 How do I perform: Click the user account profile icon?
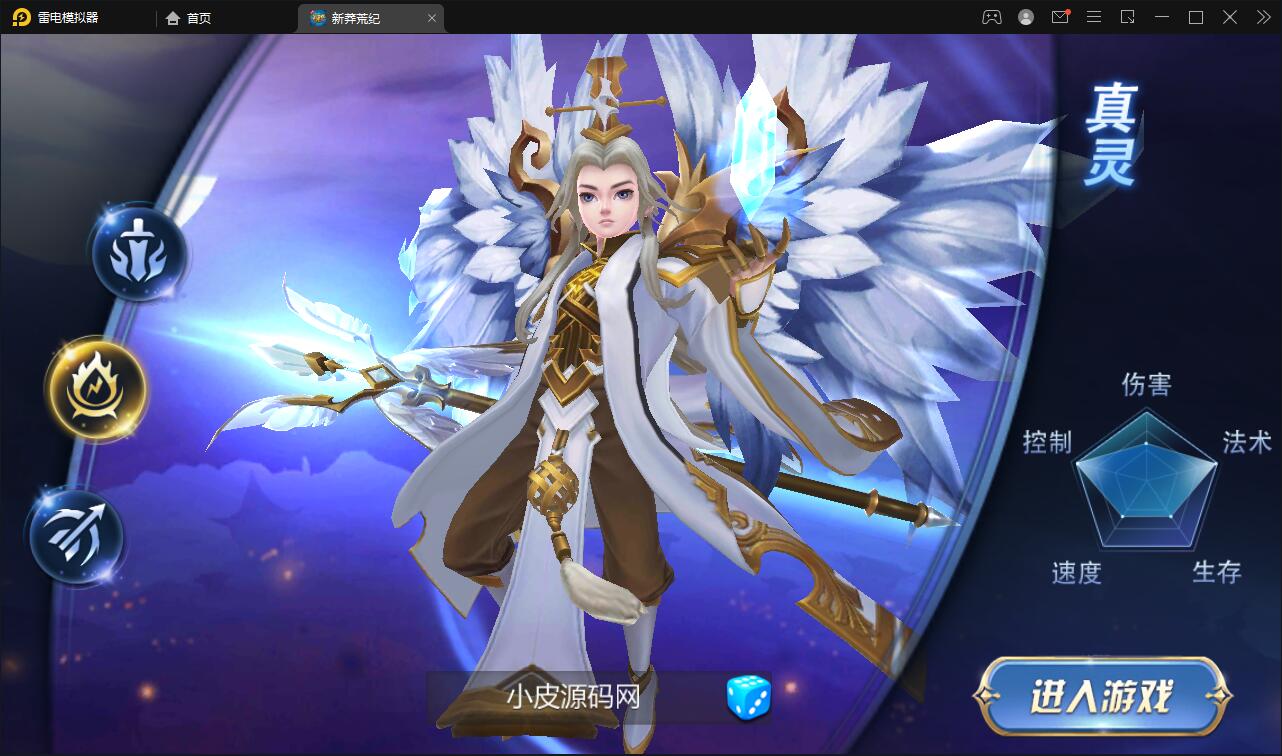pos(1024,17)
